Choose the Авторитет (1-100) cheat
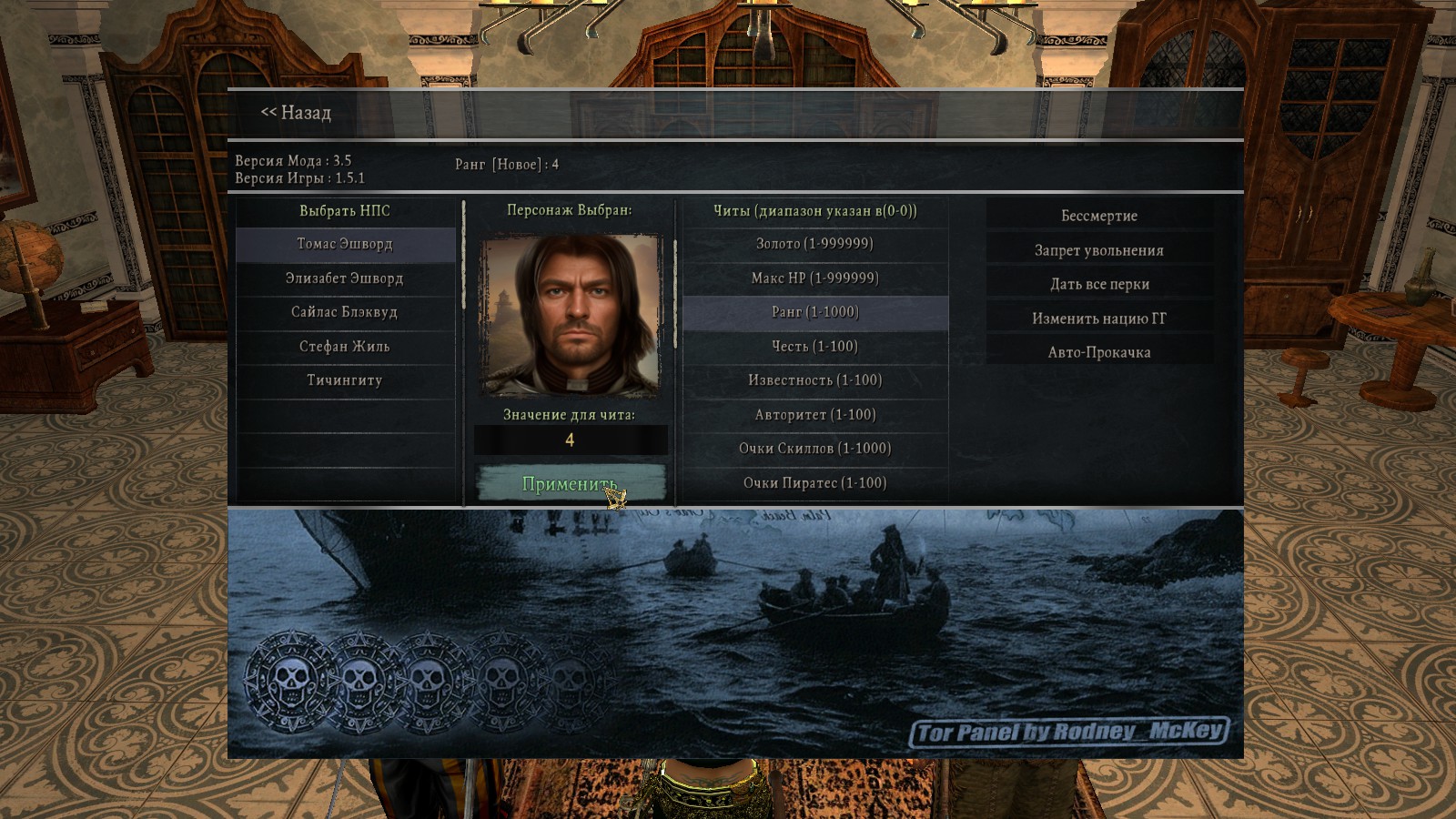Viewport: 1456px width, 819px height. click(814, 415)
